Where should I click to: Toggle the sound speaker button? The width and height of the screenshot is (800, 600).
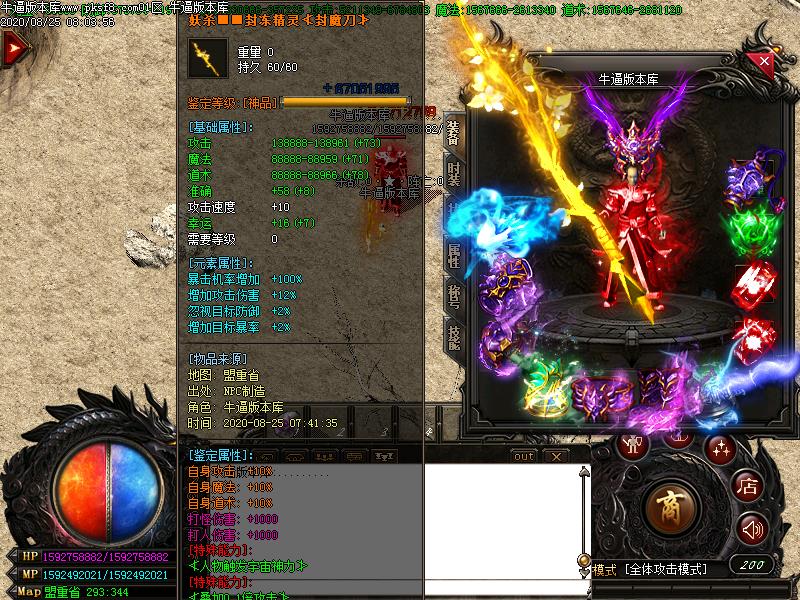[752, 527]
